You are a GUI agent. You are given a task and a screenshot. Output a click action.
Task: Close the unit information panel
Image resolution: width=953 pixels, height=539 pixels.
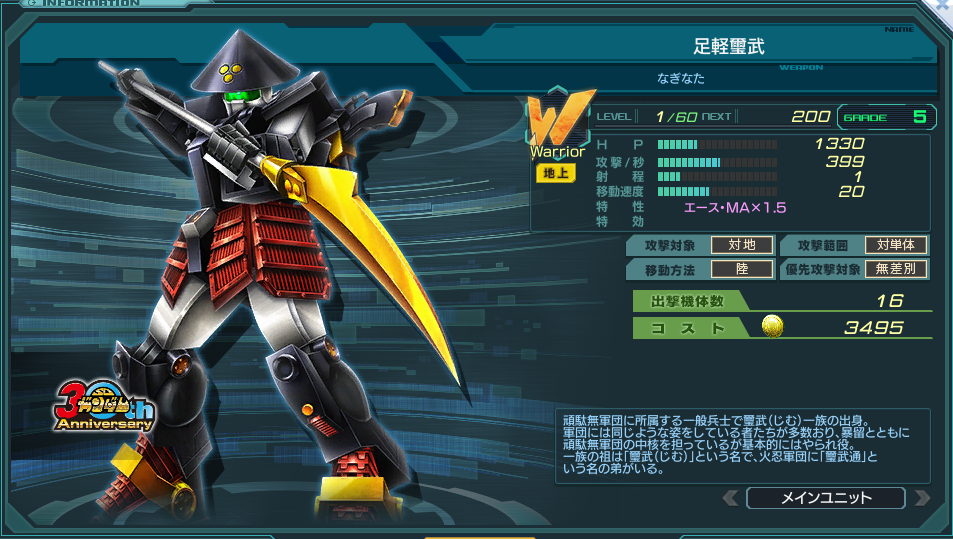click(x=941, y=6)
